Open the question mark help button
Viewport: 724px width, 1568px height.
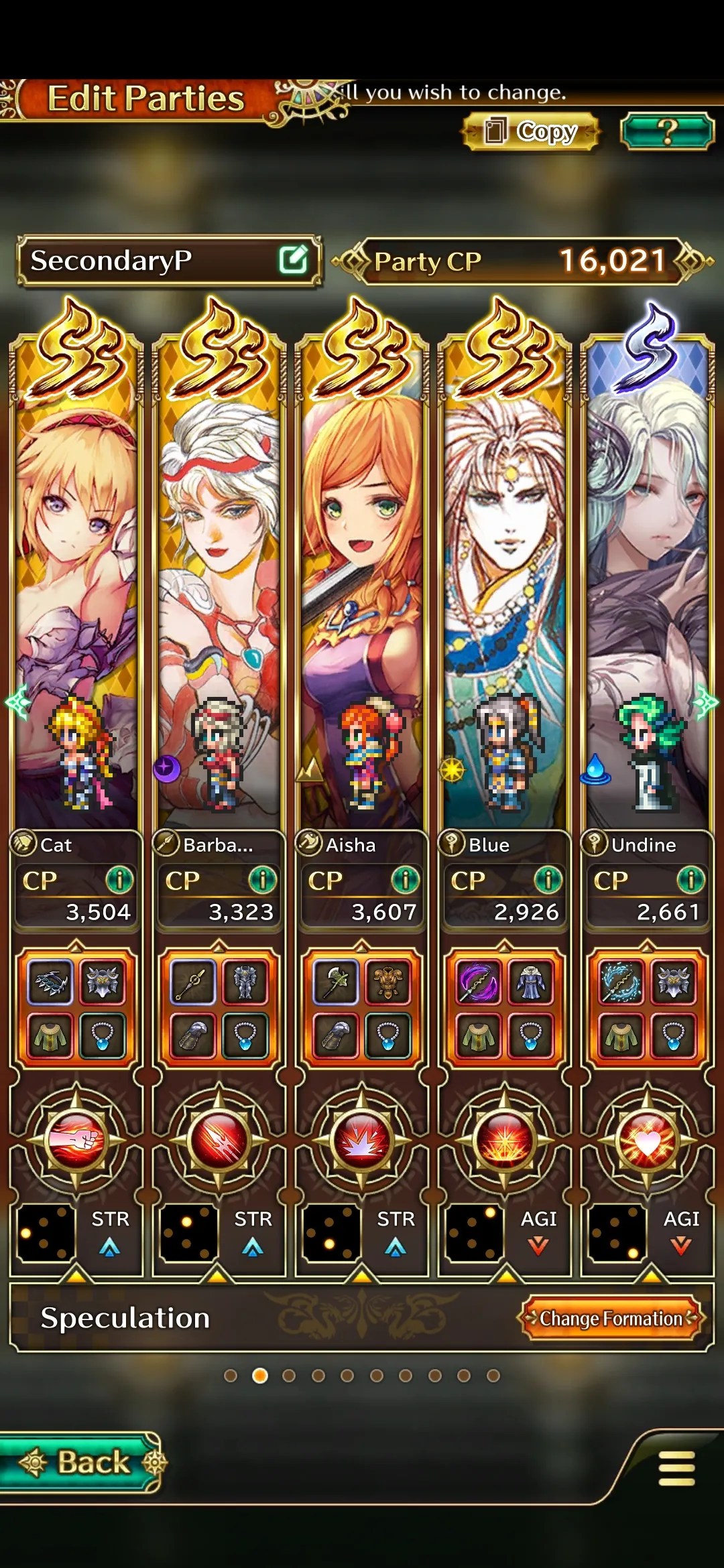[666, 131]
